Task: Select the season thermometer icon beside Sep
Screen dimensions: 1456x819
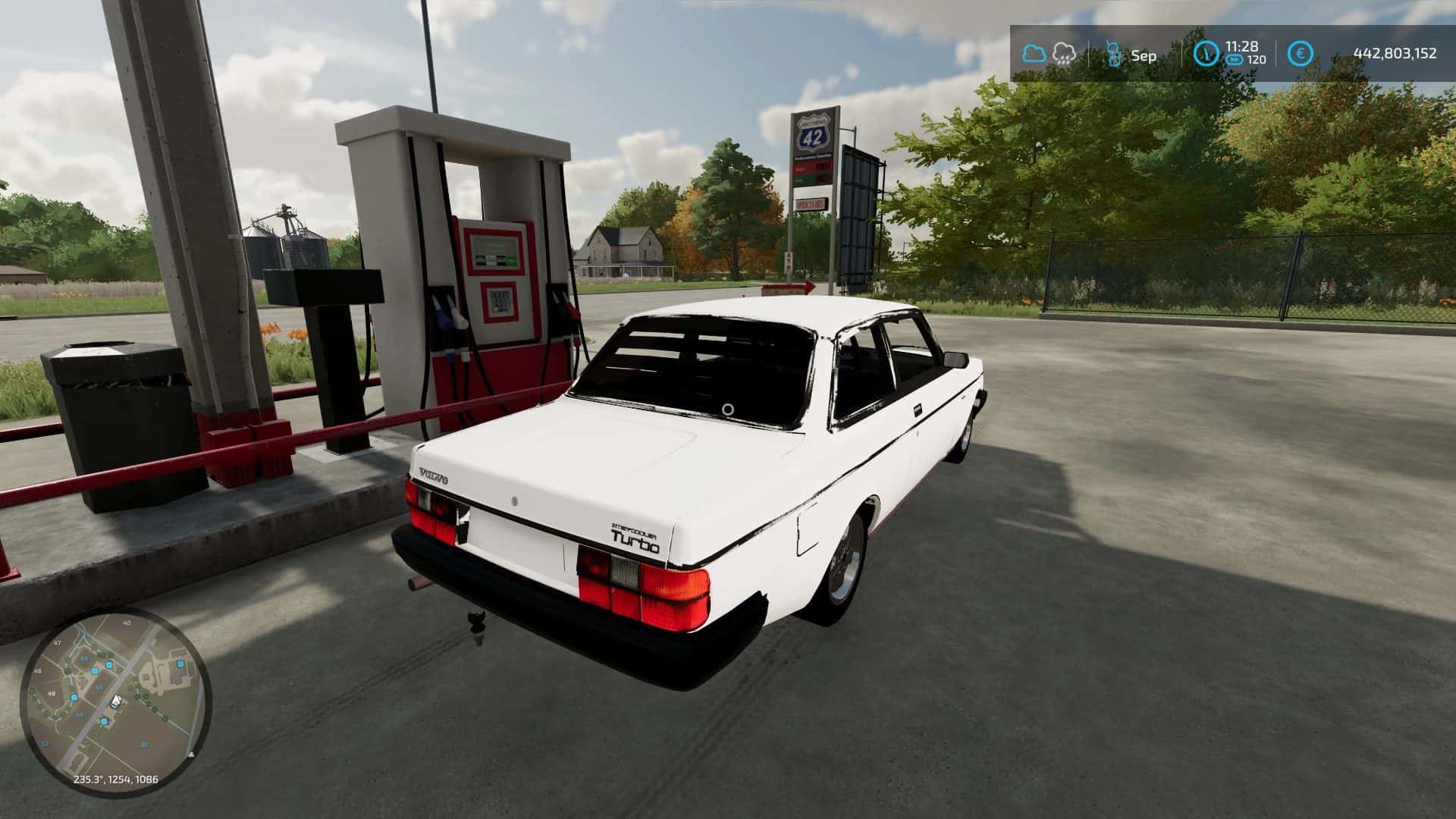Action: click(1113, 55)
